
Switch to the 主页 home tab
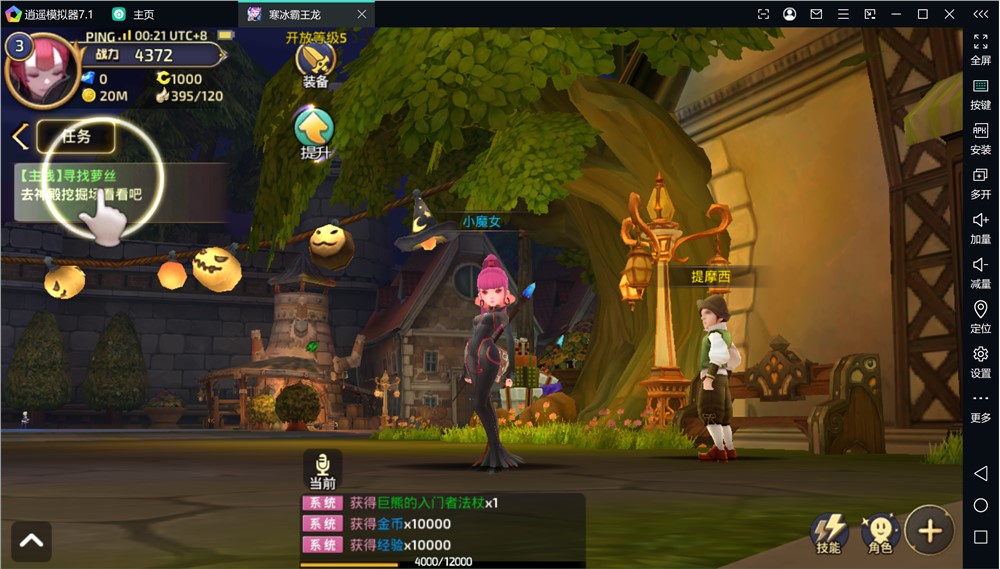click(x=134, y=14)
